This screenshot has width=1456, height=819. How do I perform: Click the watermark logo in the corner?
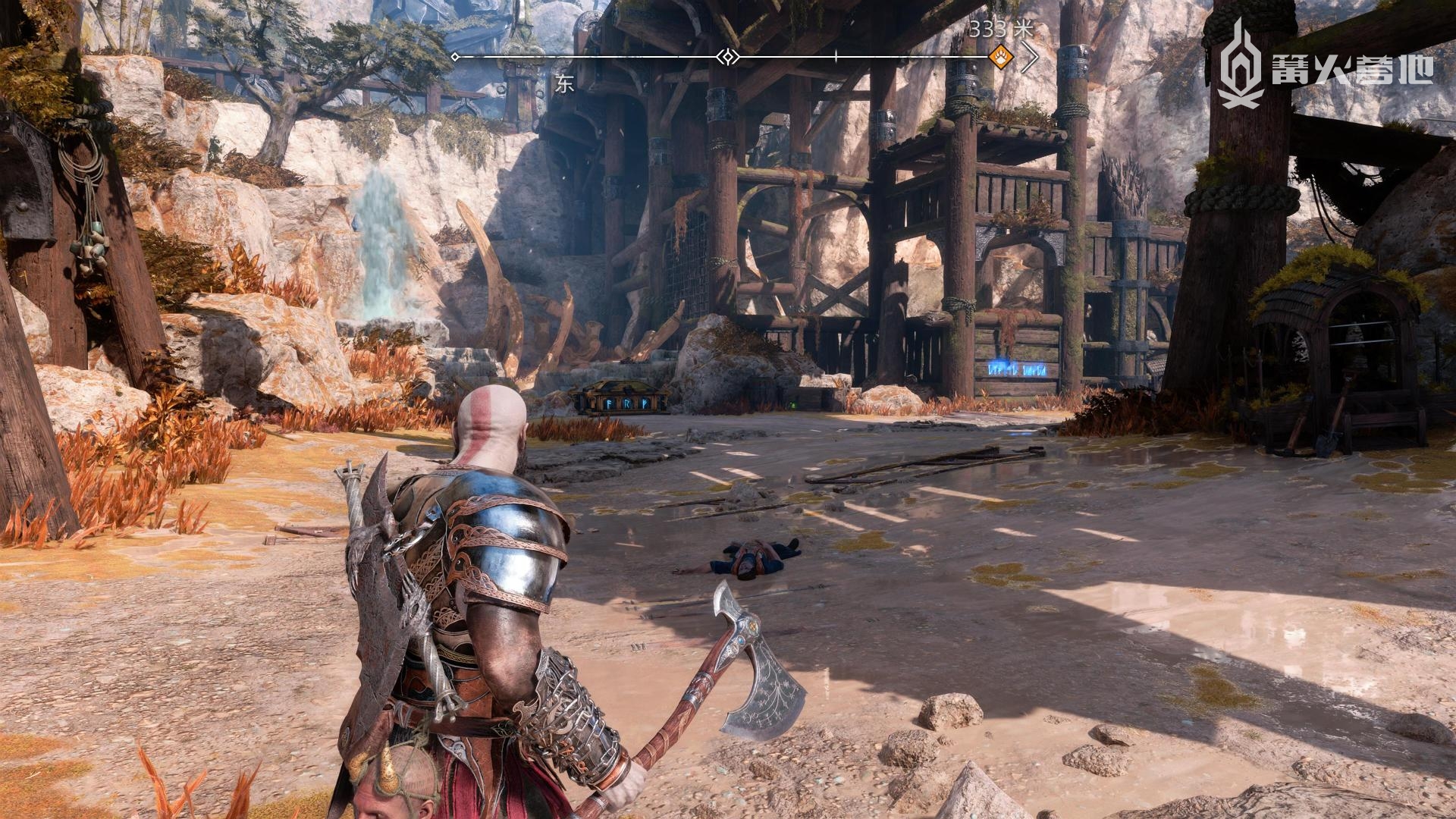pyautogui.click(x=1325, y=64)
